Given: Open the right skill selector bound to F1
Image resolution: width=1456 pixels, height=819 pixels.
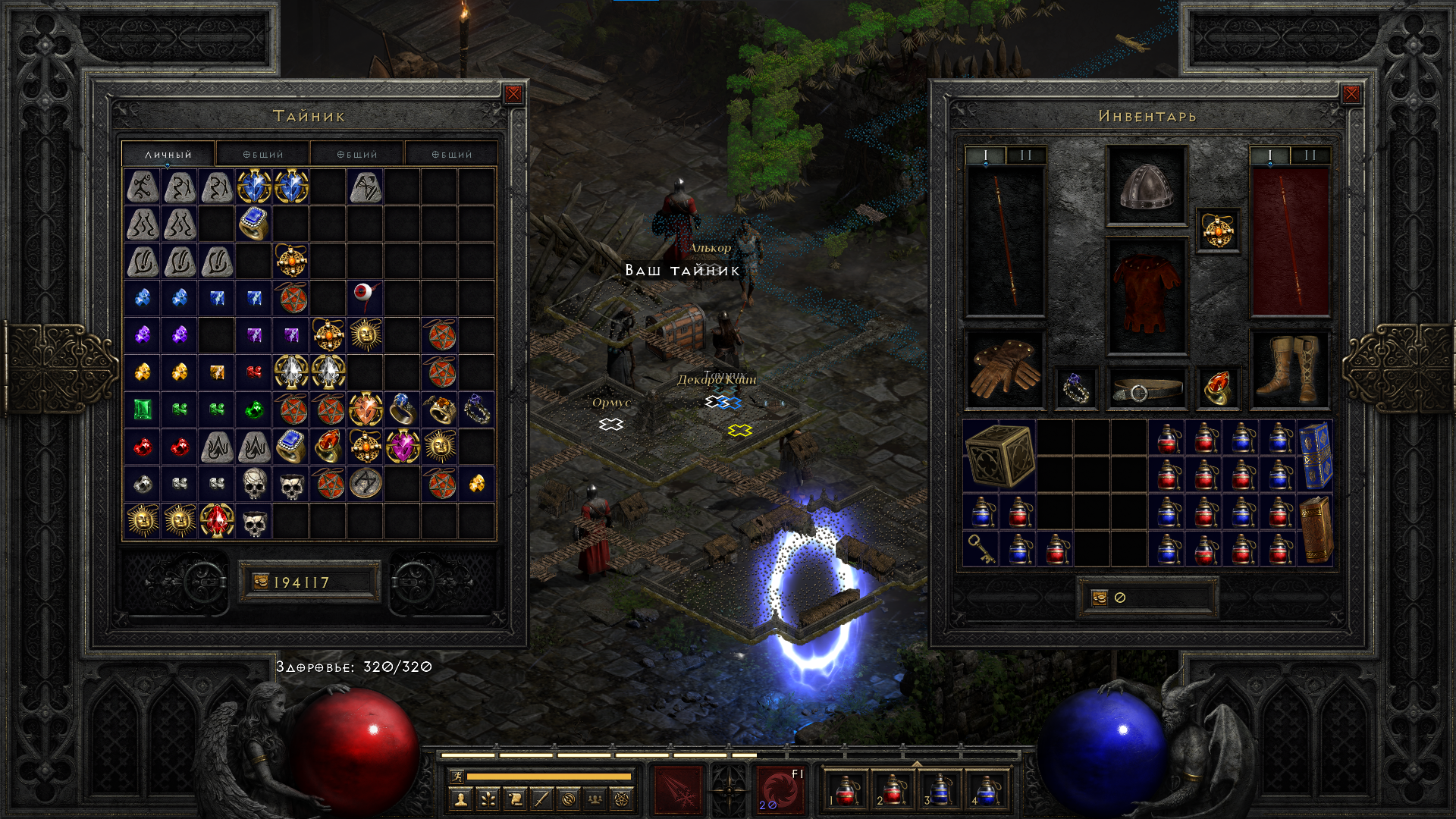Looking at the screenshot, I should [780, 789].
